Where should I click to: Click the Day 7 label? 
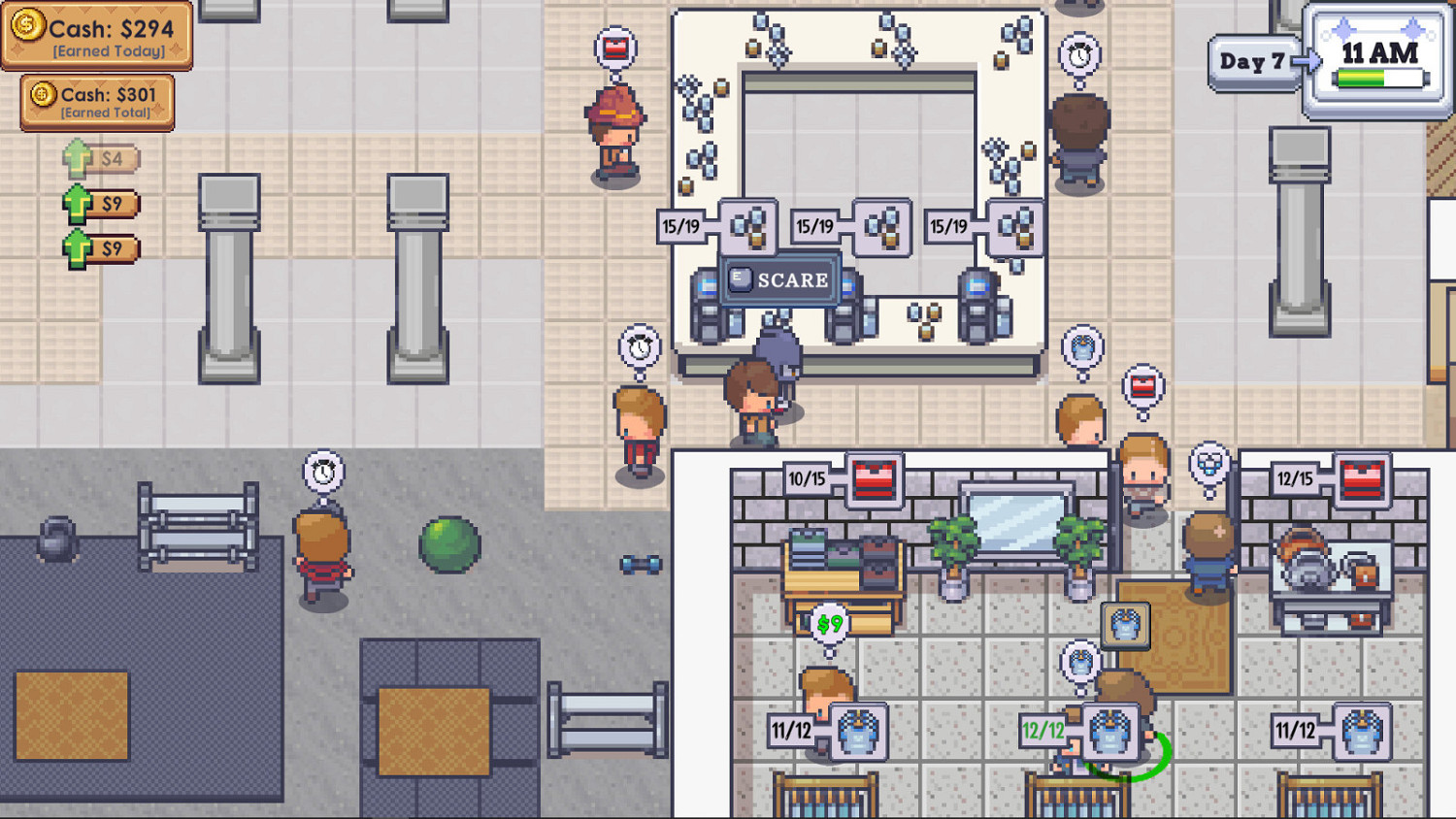(1254, 60)
